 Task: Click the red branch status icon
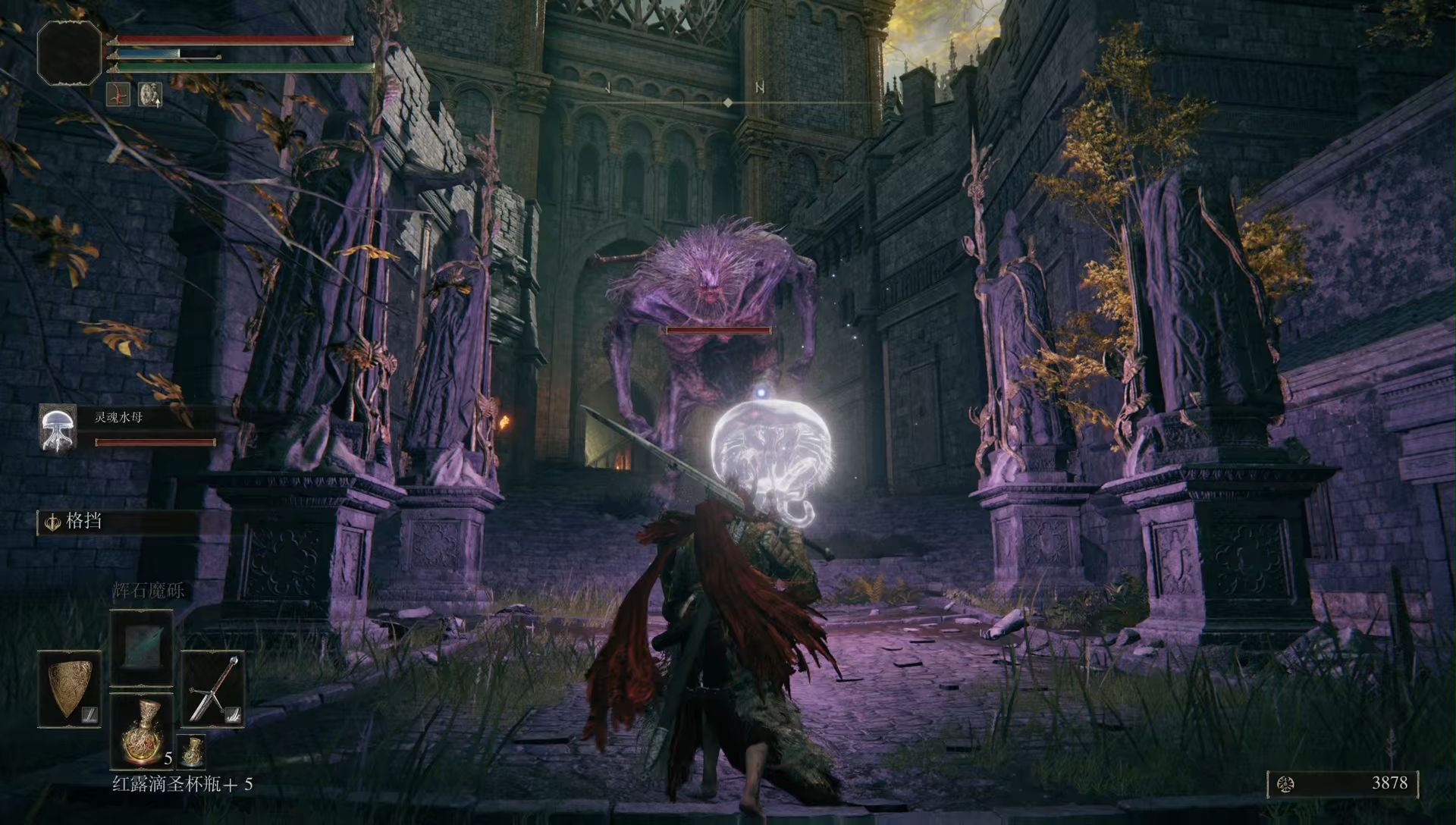click(x=118, y=94)
